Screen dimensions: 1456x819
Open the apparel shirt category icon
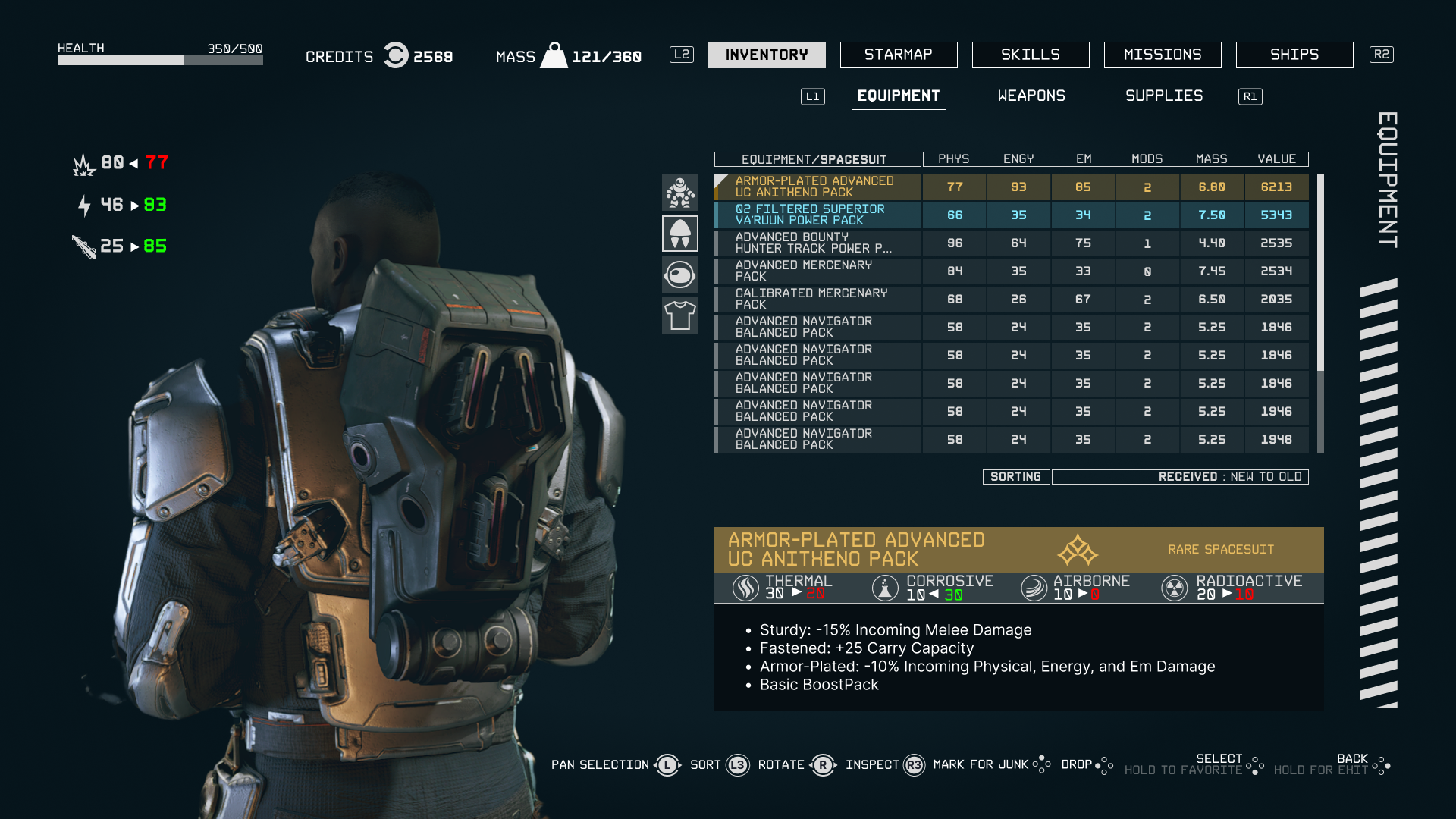(x=680, y=315)
